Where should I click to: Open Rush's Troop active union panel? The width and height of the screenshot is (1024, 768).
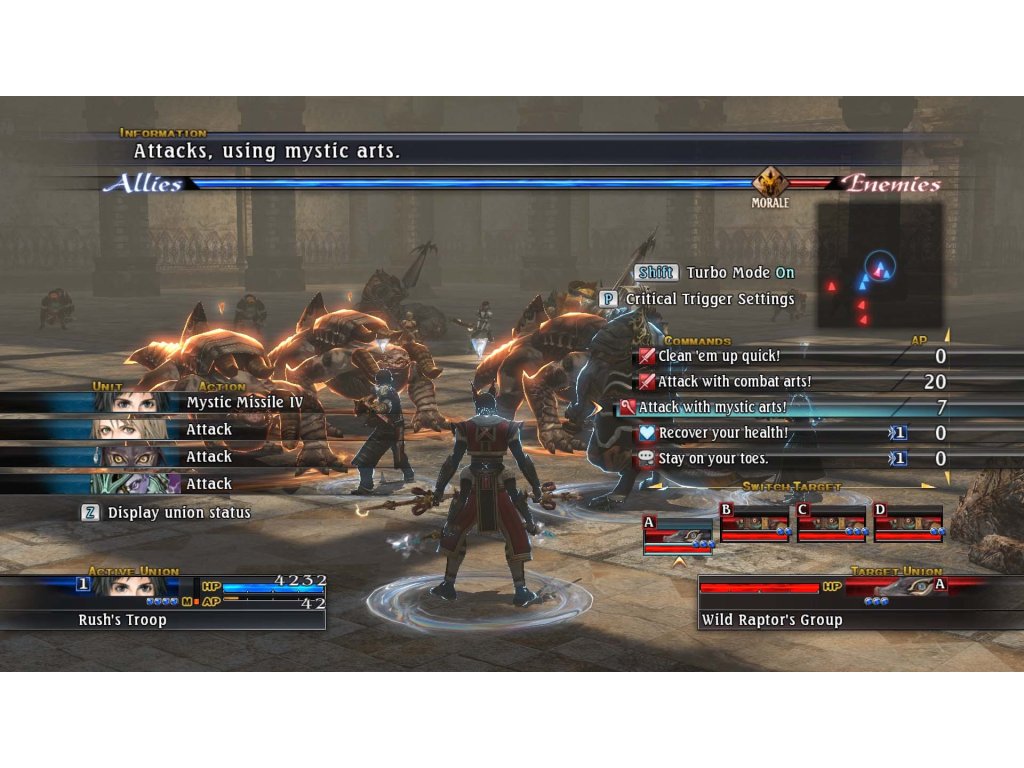click(x=162, y=602)
